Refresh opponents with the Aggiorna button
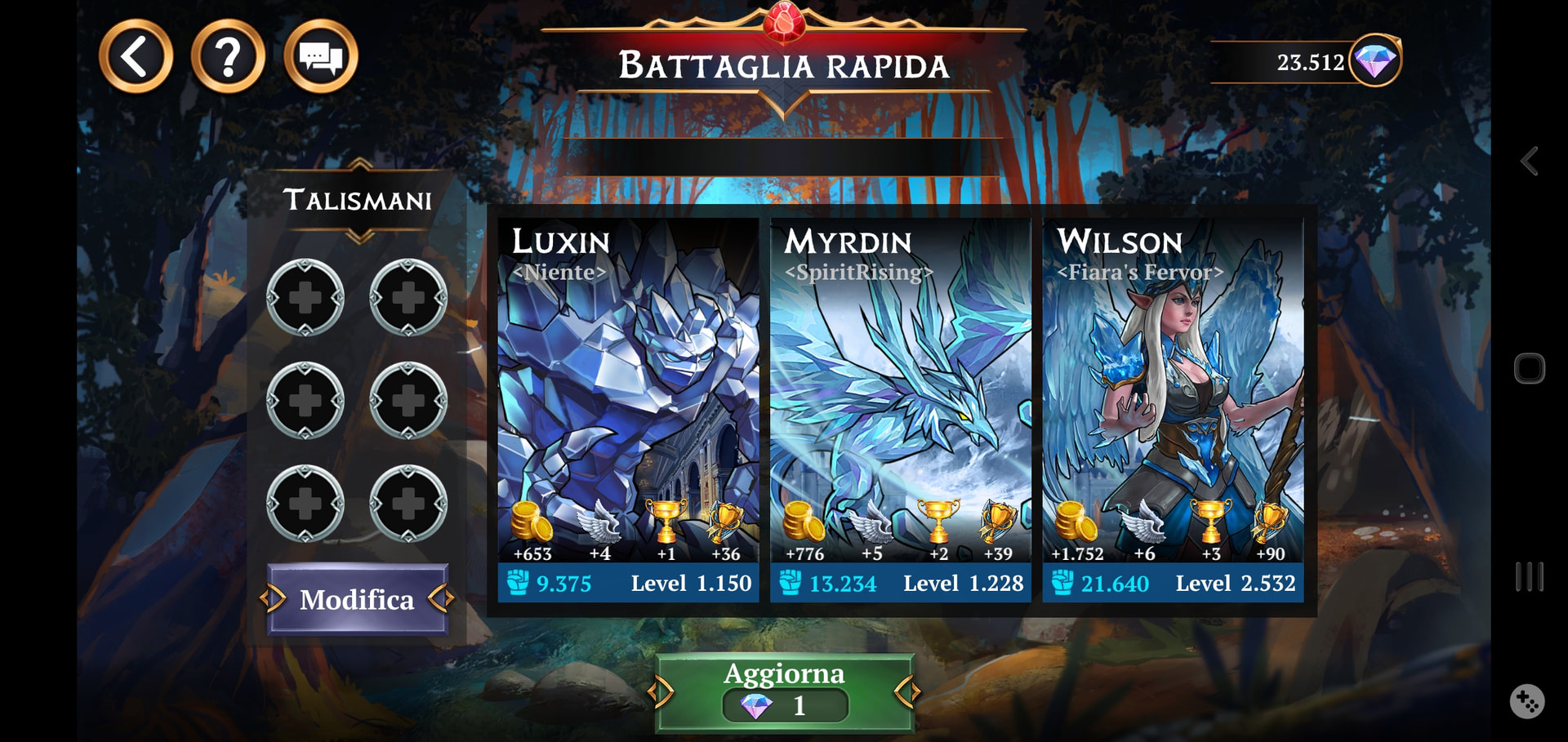 coord(784,691)
